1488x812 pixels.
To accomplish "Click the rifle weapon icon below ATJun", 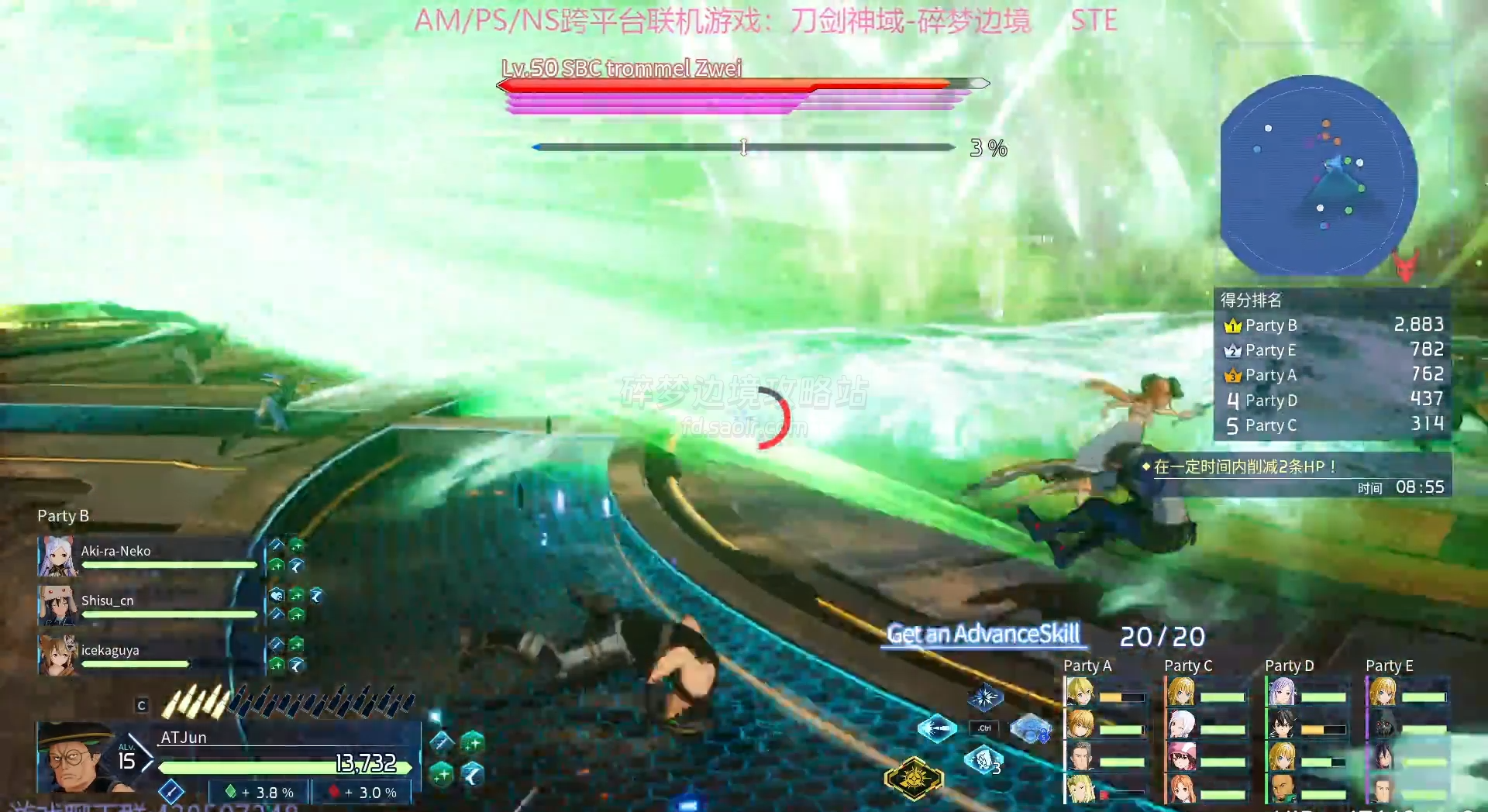I will 171,792.
